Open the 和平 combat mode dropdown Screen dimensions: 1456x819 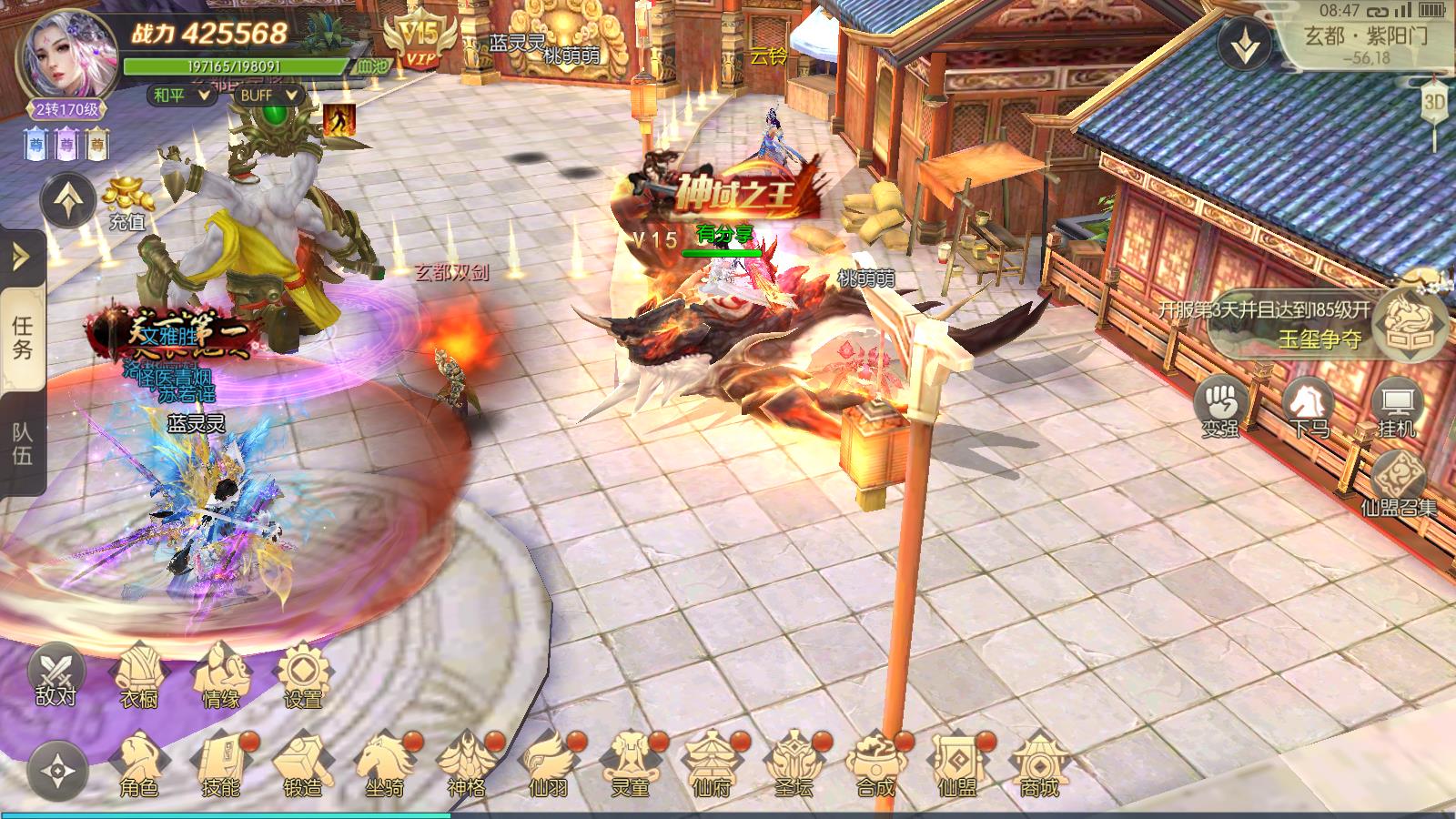(181, 95)
